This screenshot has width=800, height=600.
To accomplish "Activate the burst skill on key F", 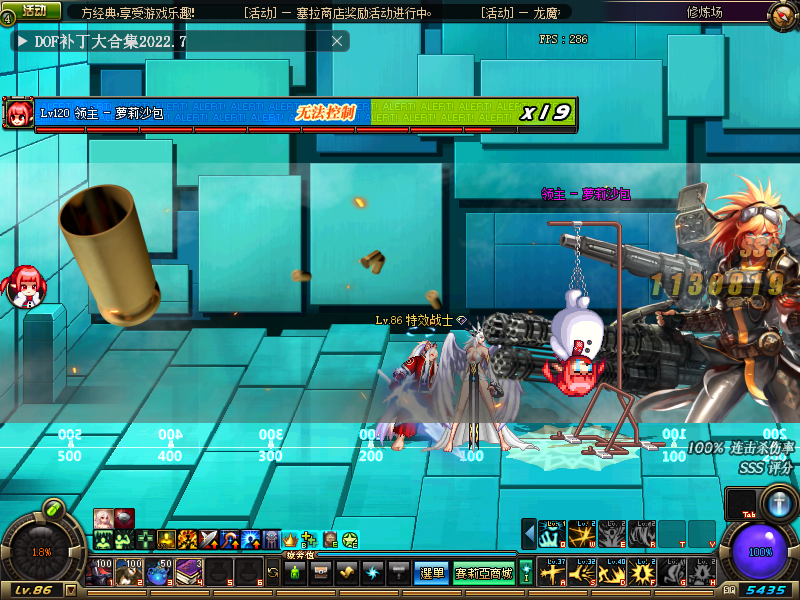I will [x=642, y=573].
